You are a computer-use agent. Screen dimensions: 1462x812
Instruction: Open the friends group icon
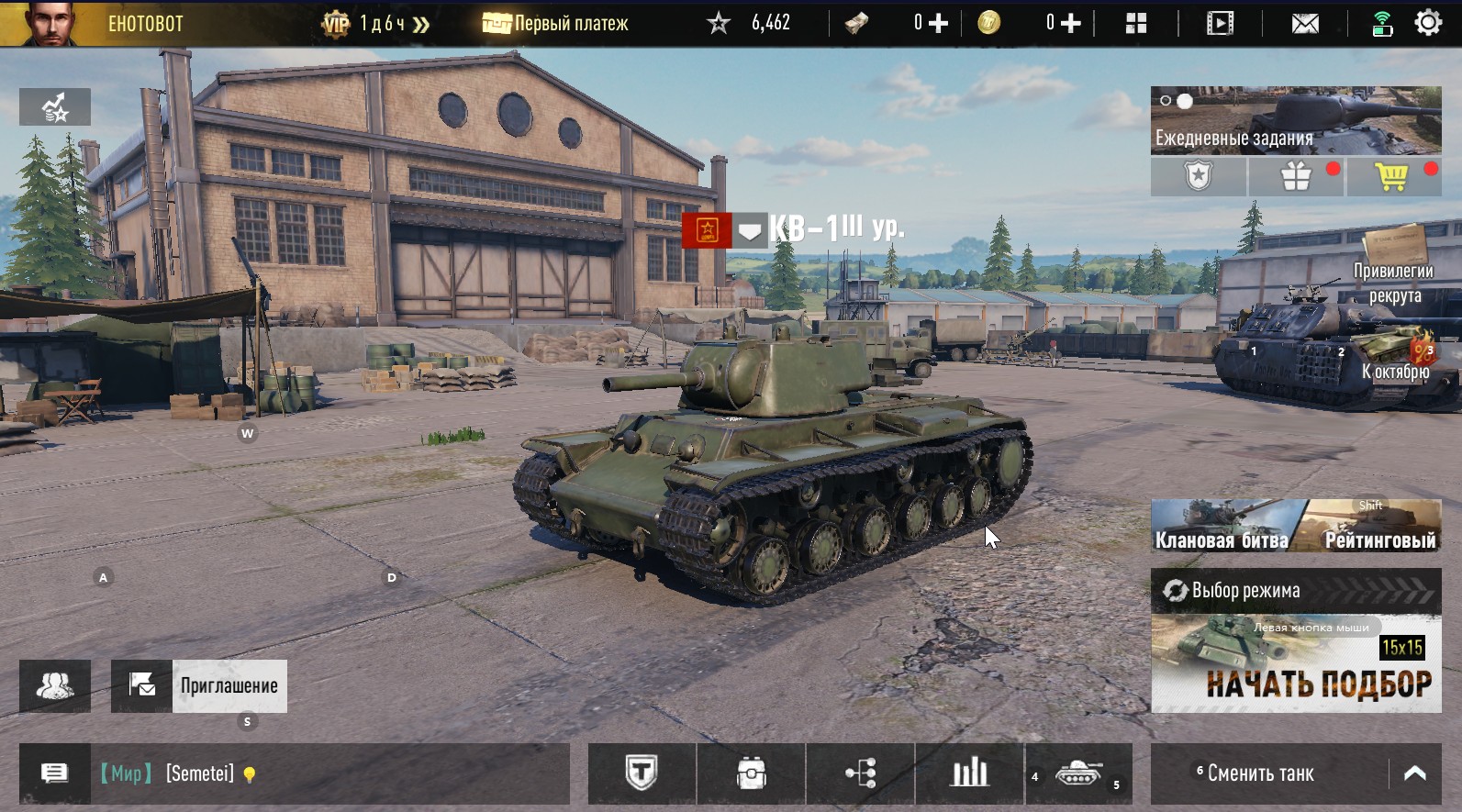(x=55, y=686)
